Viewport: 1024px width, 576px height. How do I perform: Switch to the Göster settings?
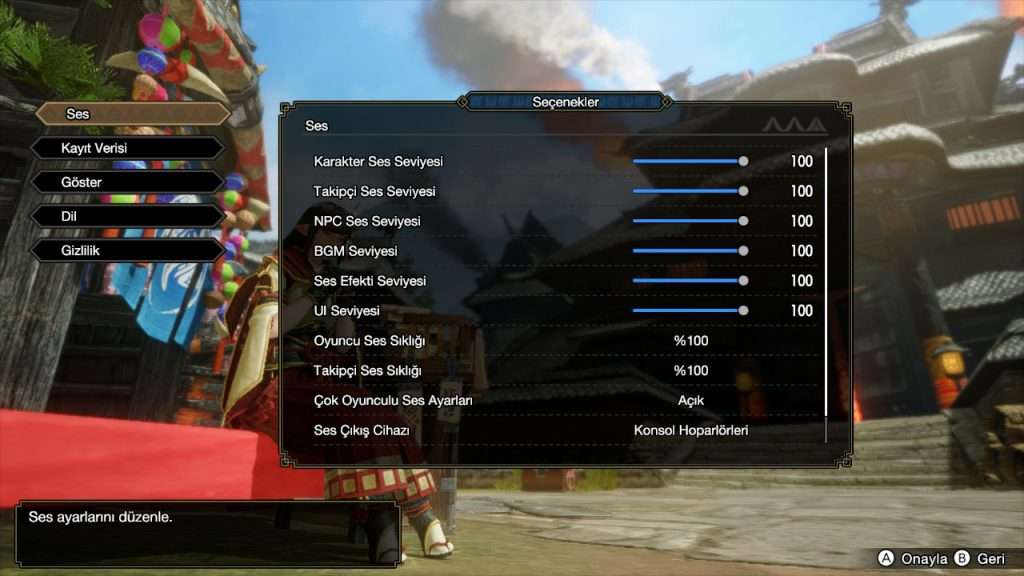click(x=127, y=182)
